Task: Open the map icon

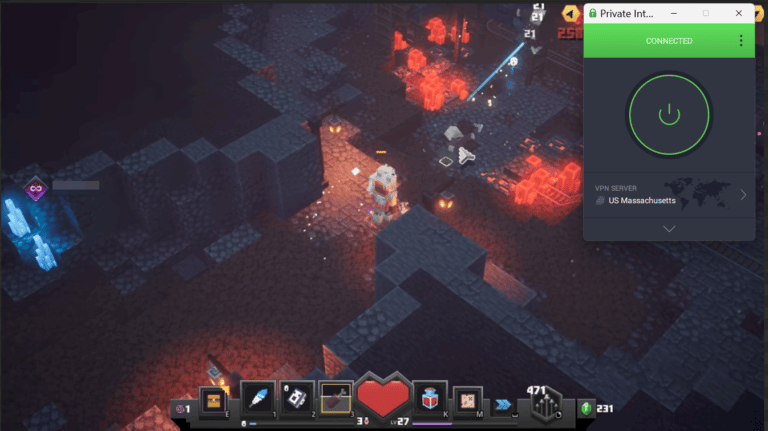Action: [x=468, y=401]
